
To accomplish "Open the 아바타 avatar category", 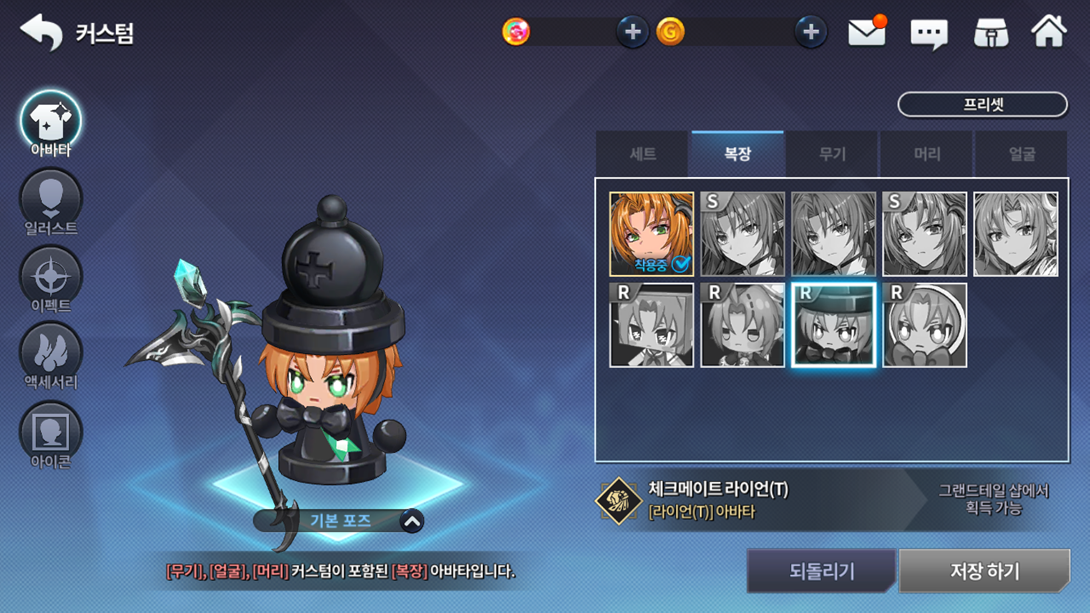I will pos(51,124).
